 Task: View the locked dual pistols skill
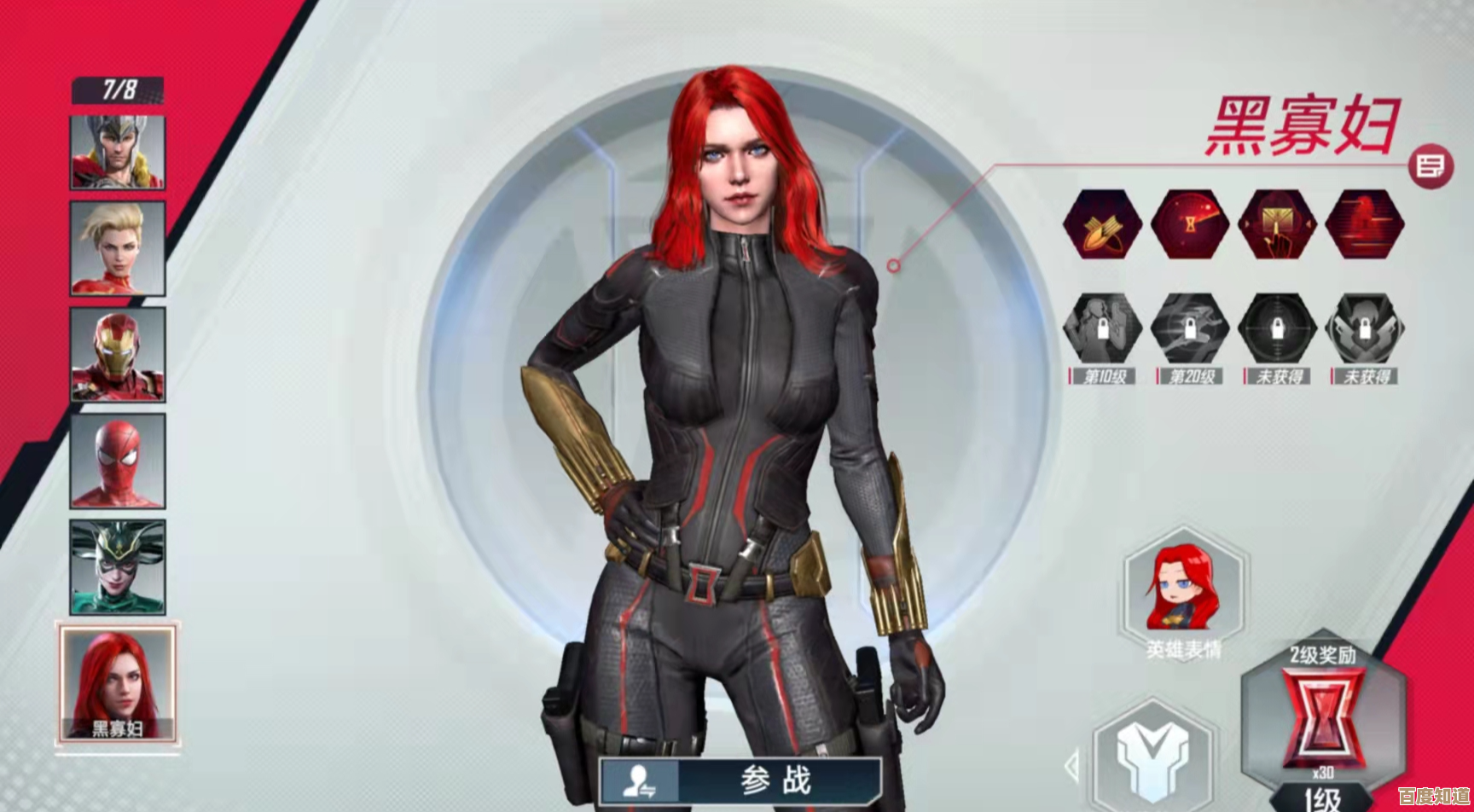coord(1365,329)
